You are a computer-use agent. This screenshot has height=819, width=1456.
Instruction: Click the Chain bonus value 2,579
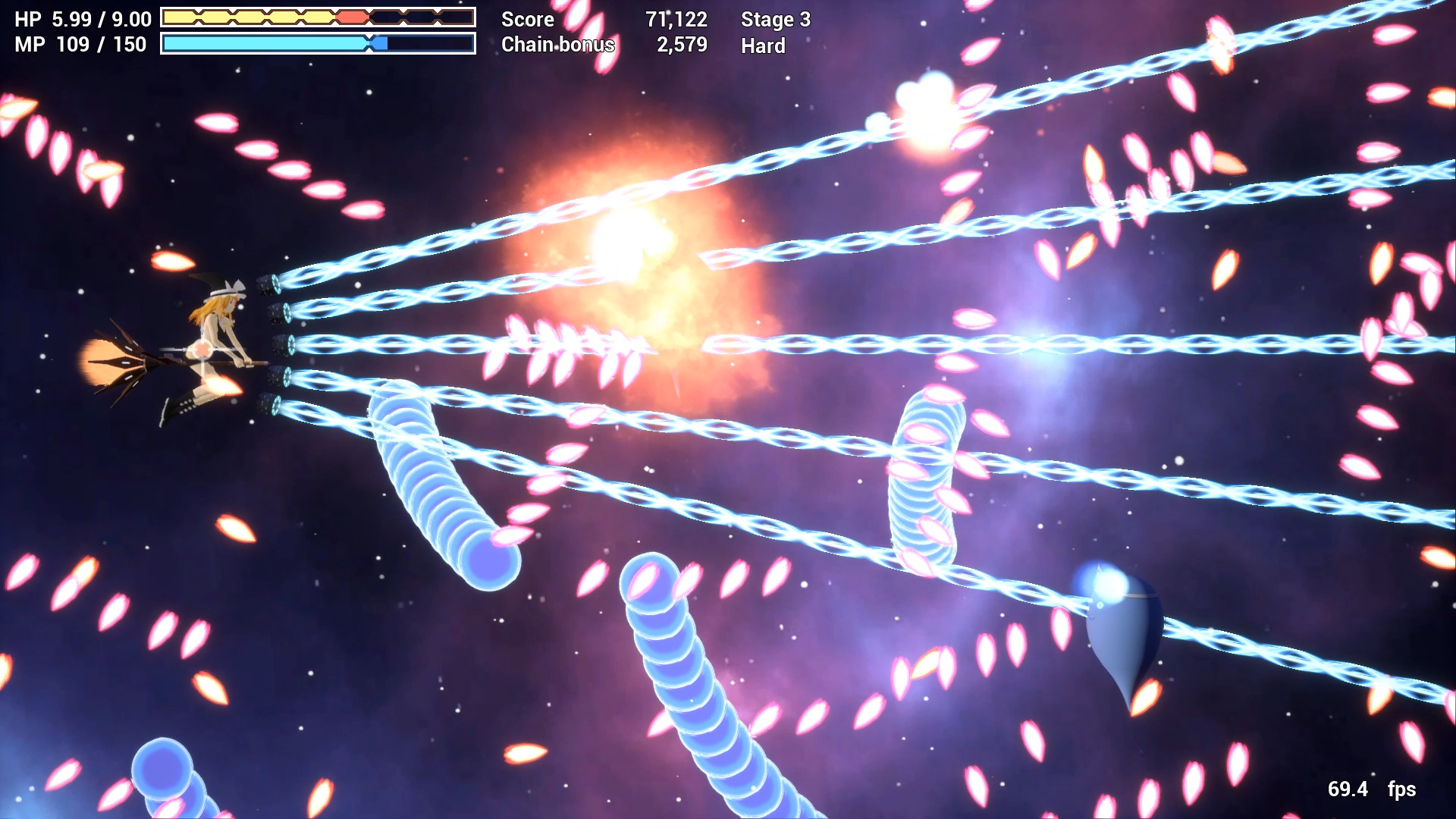coord(682,45)
